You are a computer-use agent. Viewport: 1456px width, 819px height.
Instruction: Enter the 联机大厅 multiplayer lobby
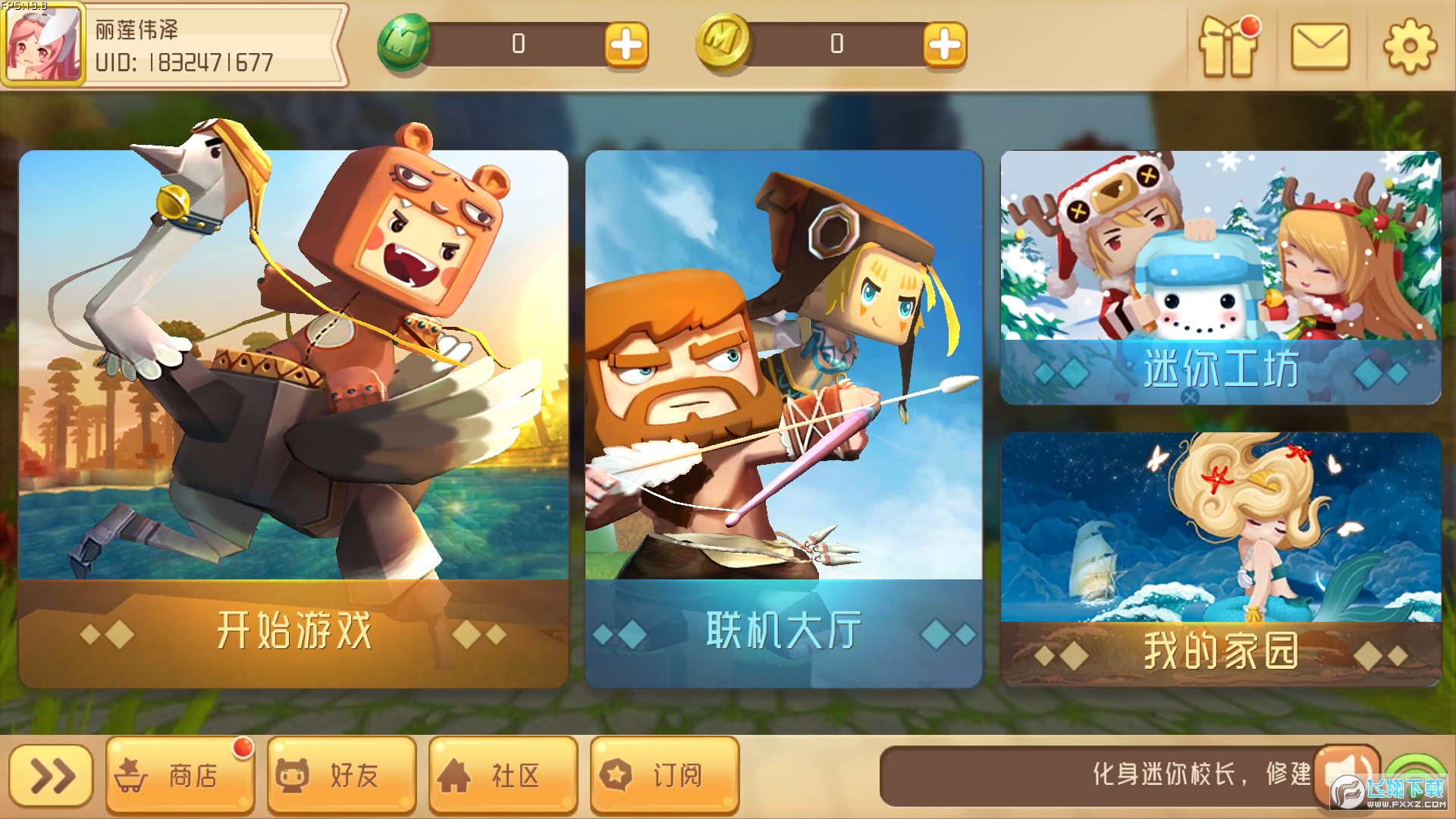click(x=781, y=417)
